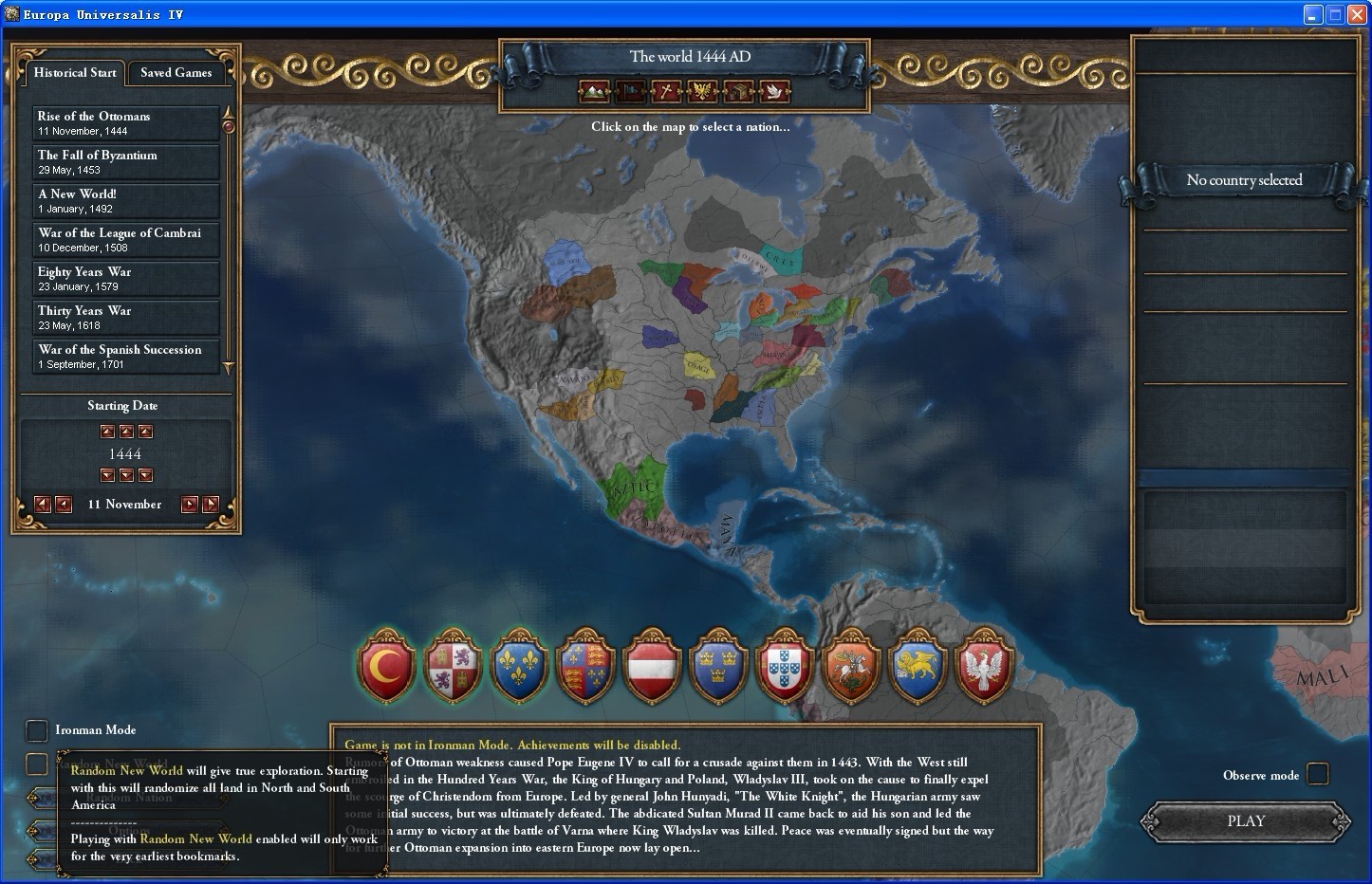
Task: Enable the Ironman Mode checkbox
Action: pyautogui.click(x=36, y=730)
